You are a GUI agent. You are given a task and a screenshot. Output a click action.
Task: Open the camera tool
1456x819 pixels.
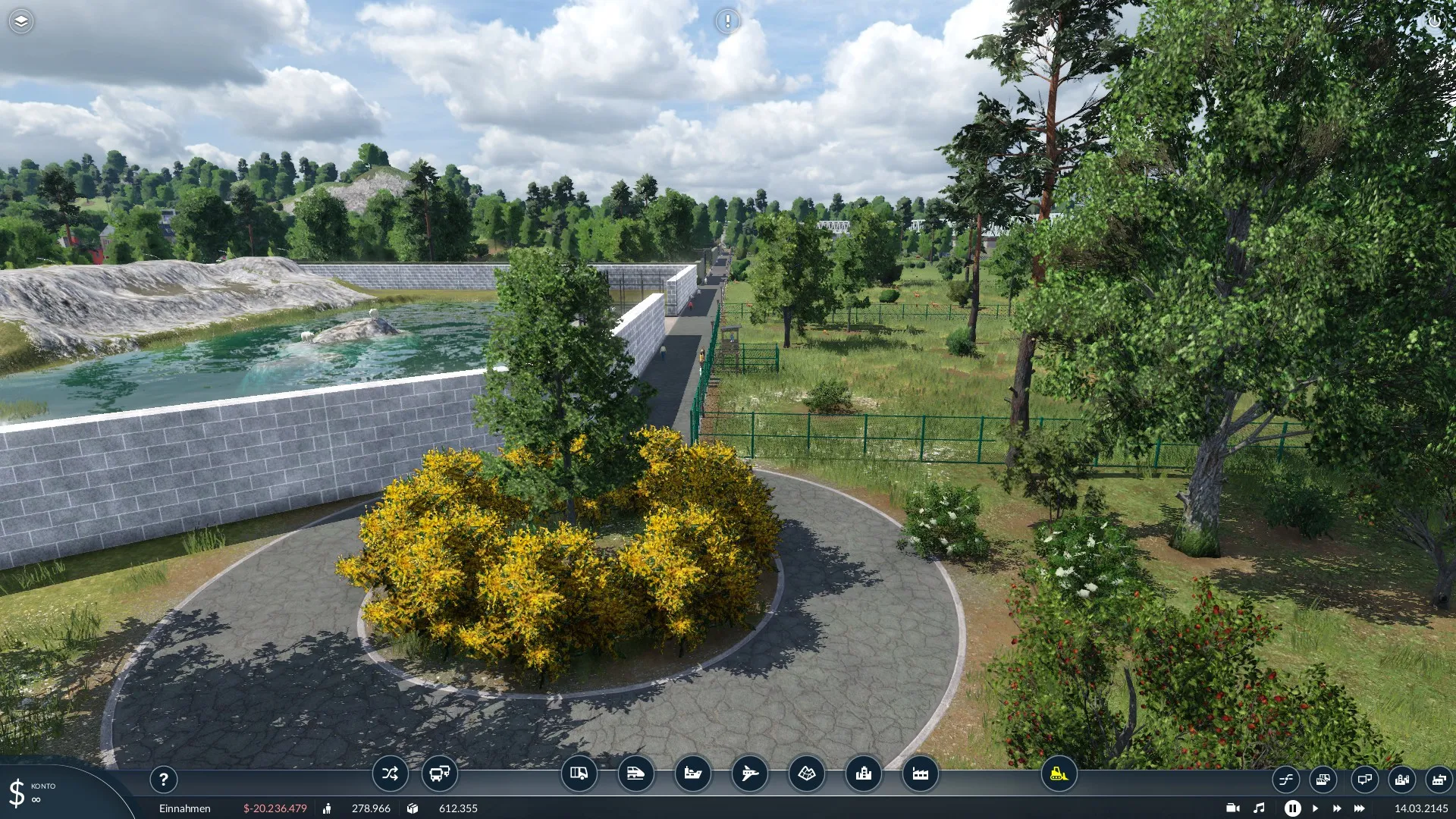click(x=1233, y=808)
